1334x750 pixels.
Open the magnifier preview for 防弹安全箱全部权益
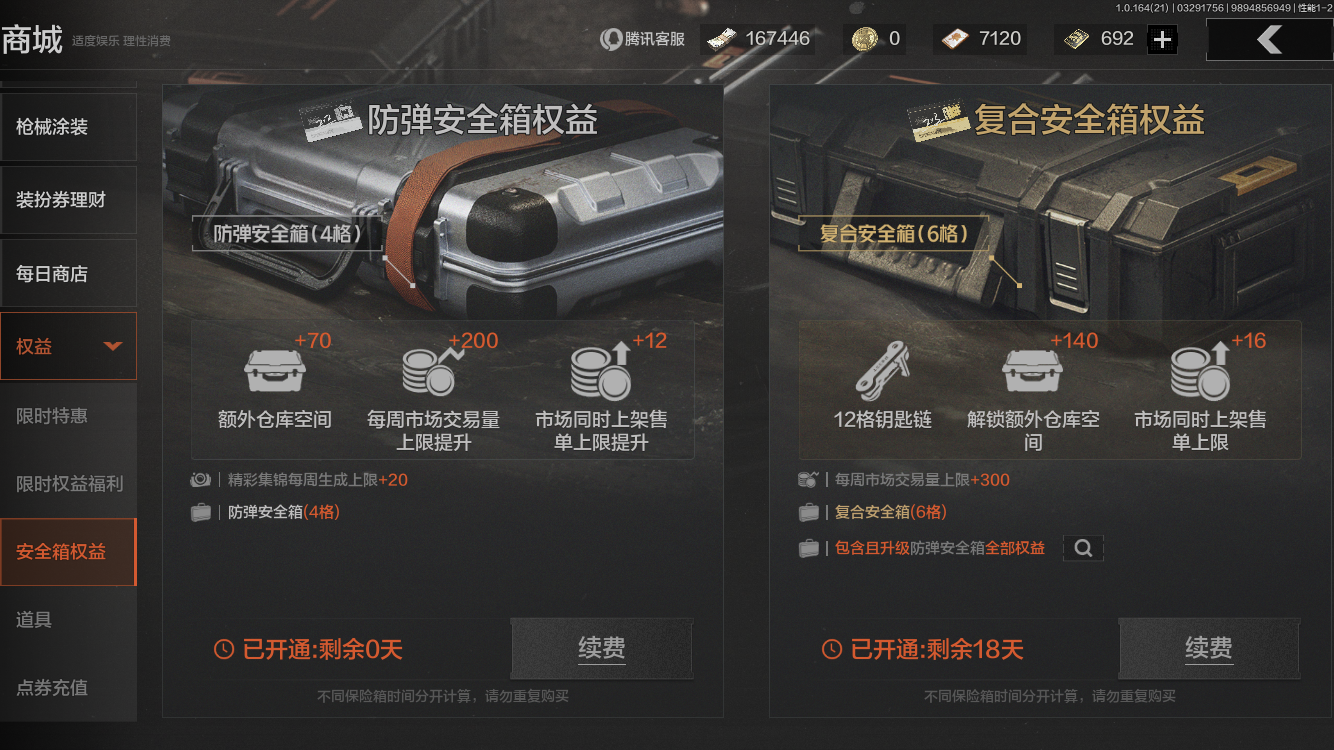1083,548
